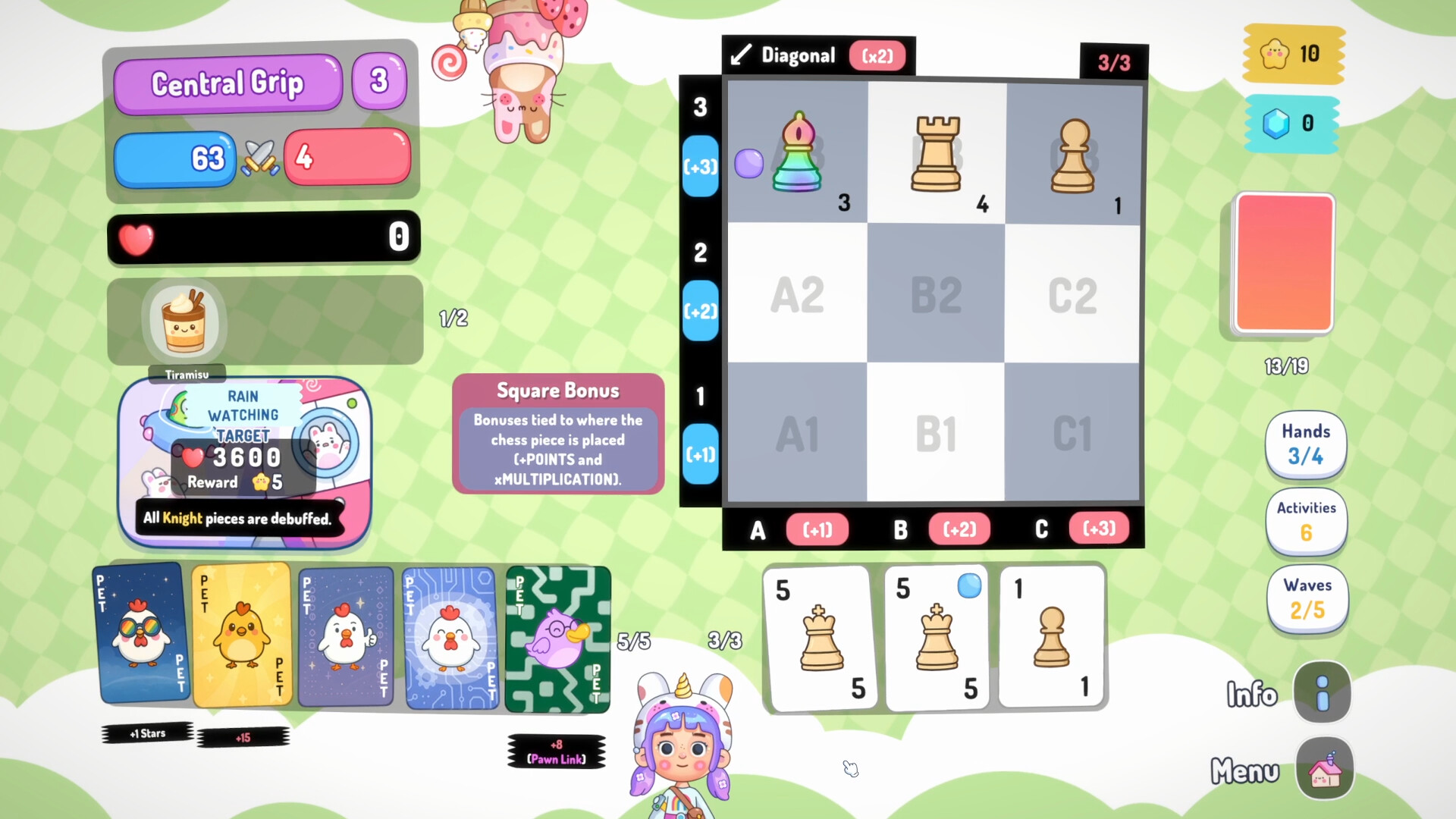Click the row 3 (+3) bonus pill
The image size is (1456, 819).
(x=699, y=165)
